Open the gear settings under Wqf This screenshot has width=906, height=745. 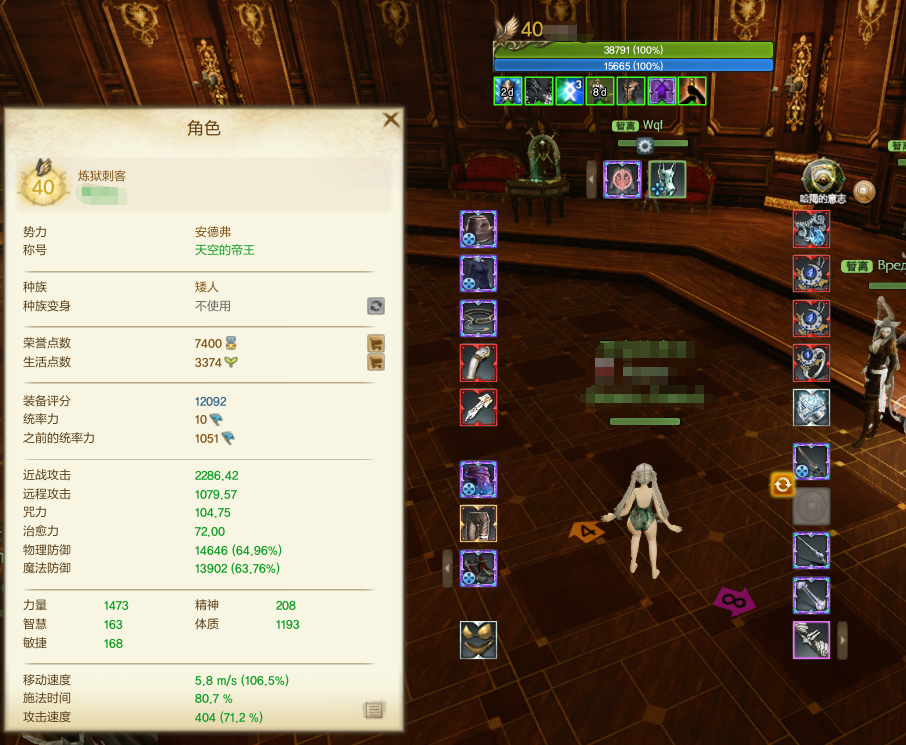pyautogui.click(x=645, y=145)
